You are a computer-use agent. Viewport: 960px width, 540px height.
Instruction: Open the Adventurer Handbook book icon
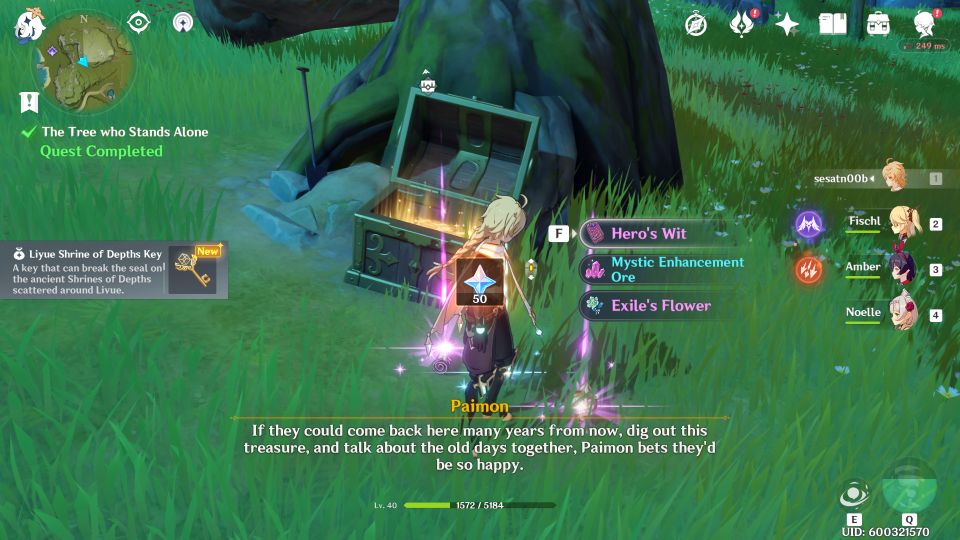(832, 24)
